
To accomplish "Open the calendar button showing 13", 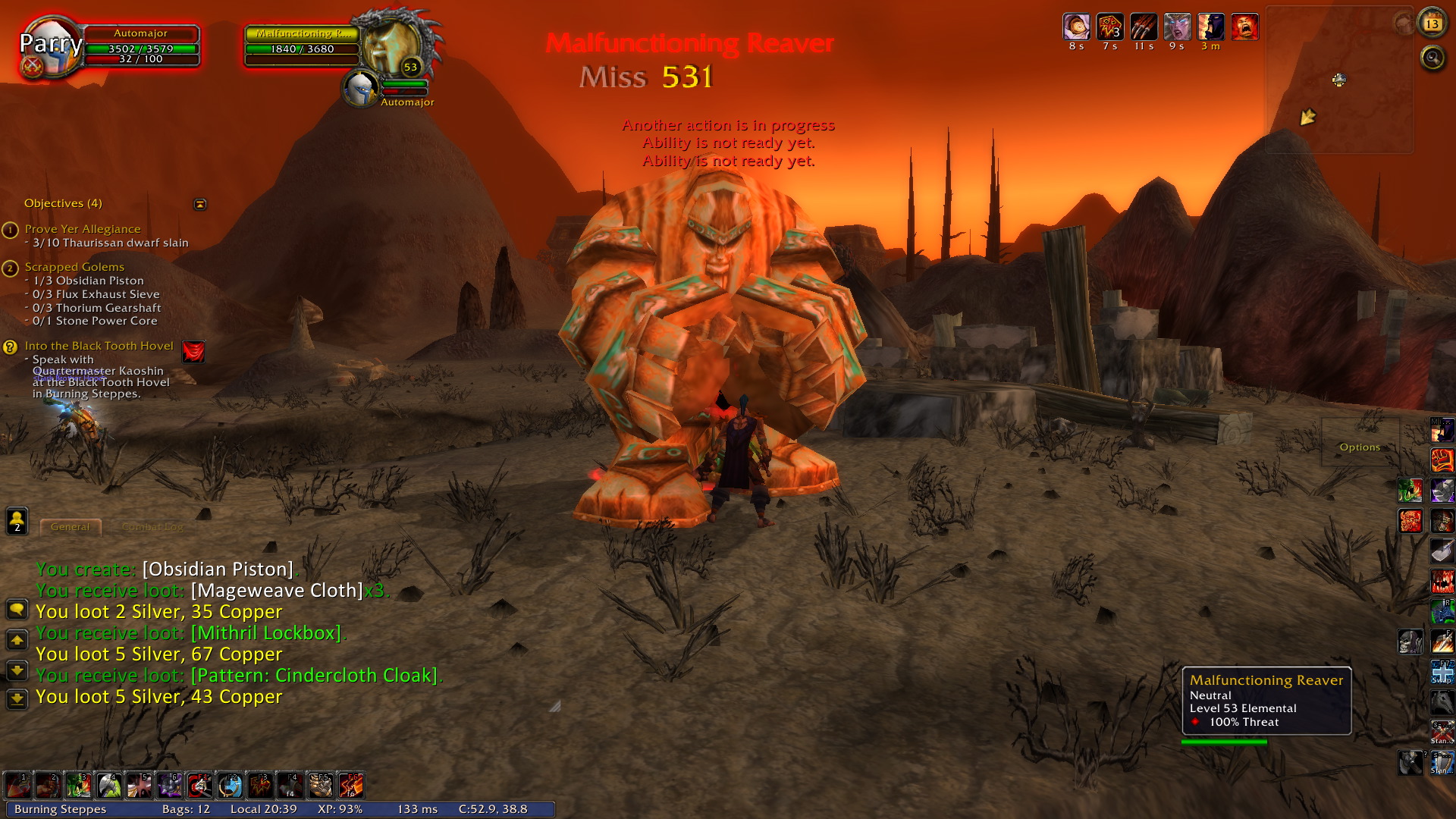I will pyautogui.click(x=1432, y=24).
